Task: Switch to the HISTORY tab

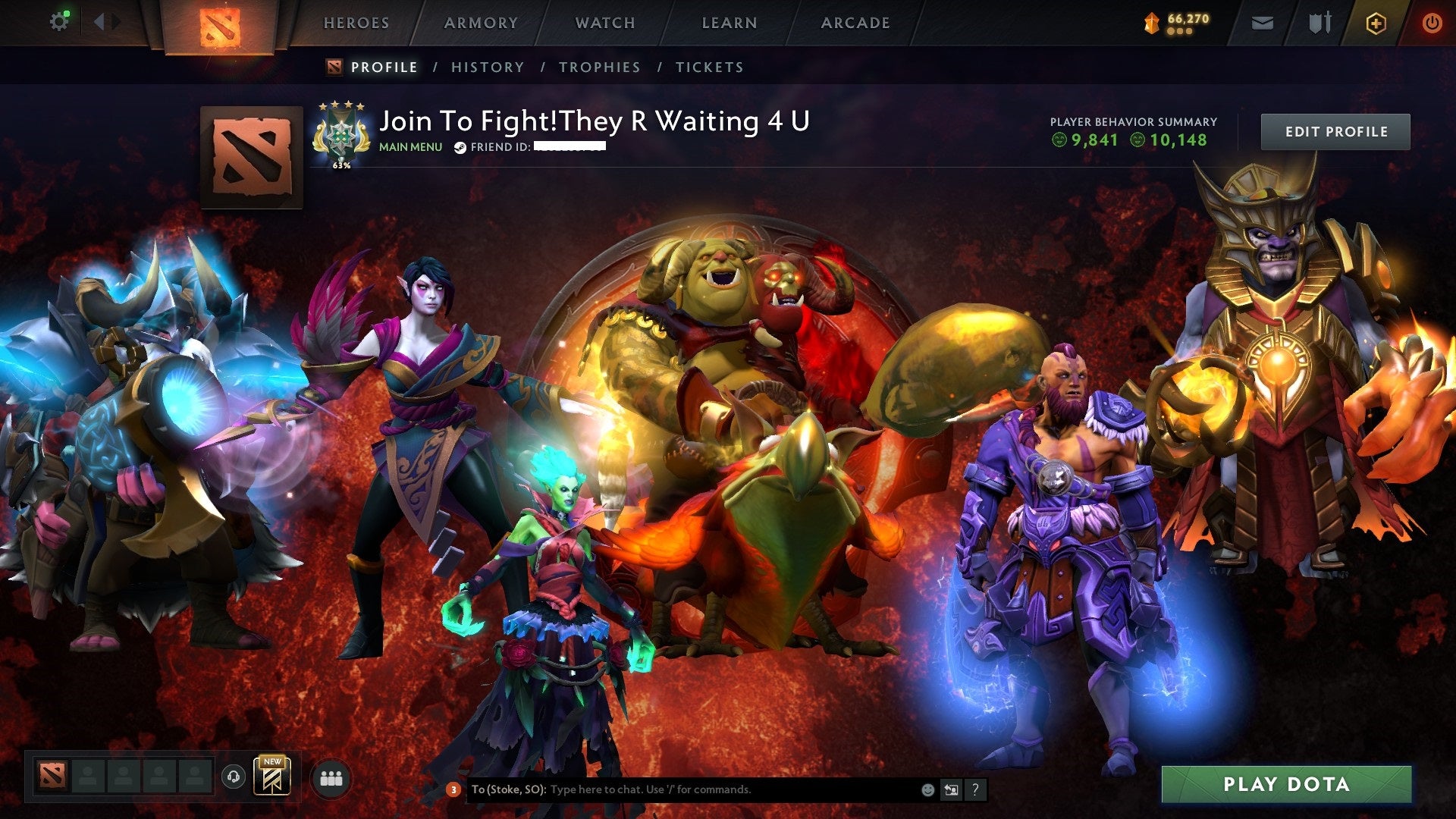Action: 486,67
